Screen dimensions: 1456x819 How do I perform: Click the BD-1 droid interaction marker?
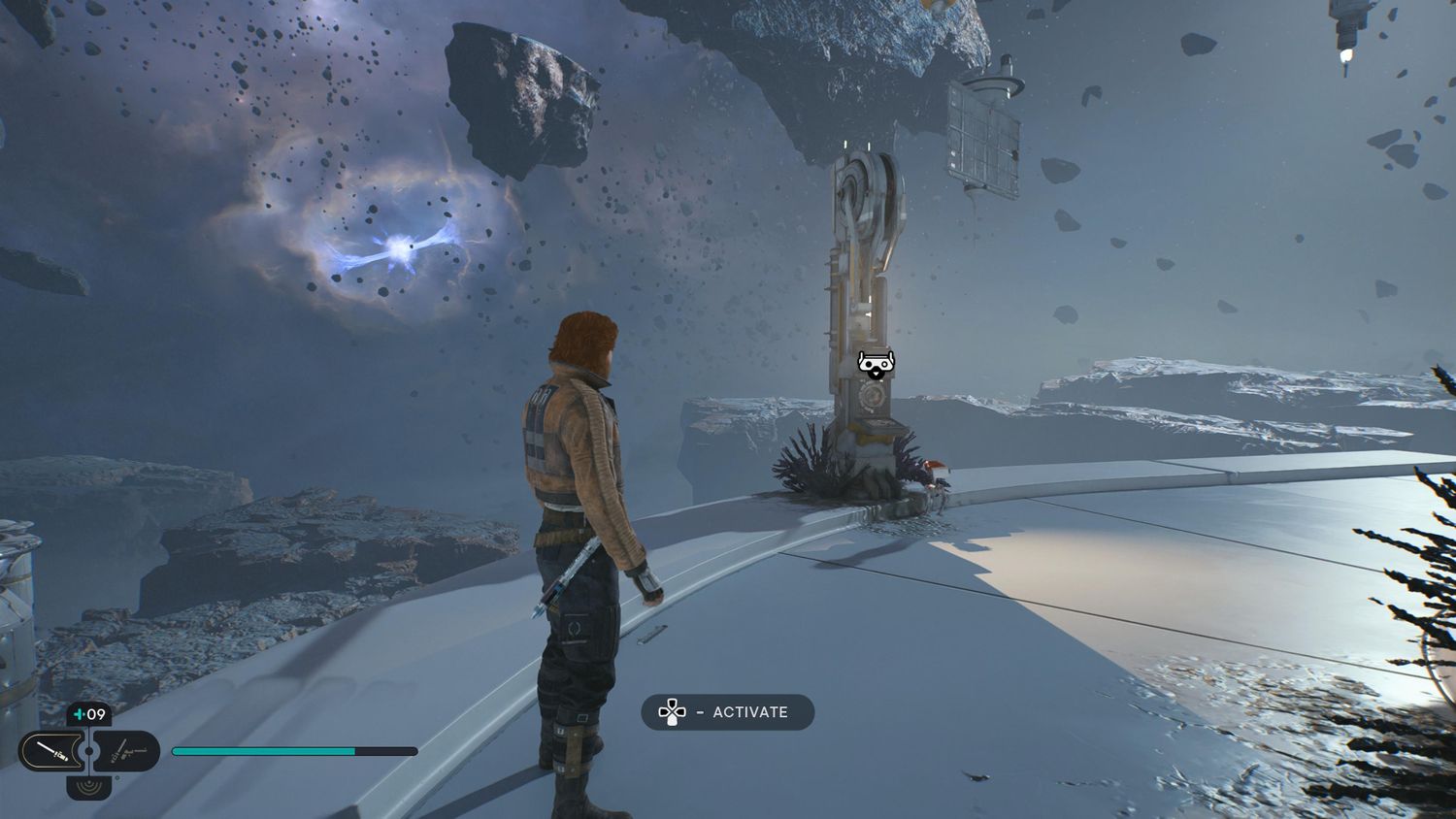click(876, 365)
